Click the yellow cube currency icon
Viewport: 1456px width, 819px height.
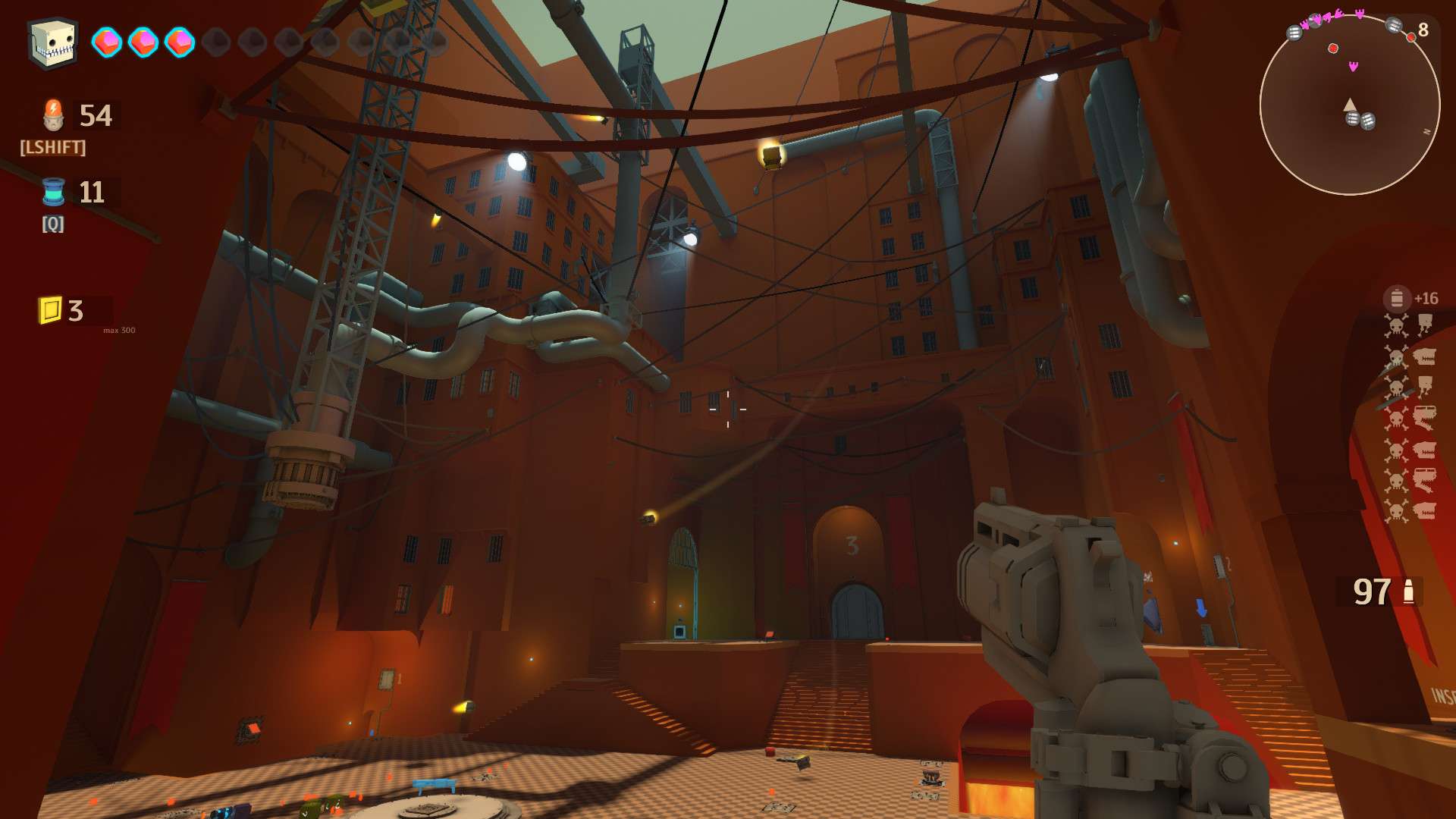pyautogui.click(x=50, y=310)
